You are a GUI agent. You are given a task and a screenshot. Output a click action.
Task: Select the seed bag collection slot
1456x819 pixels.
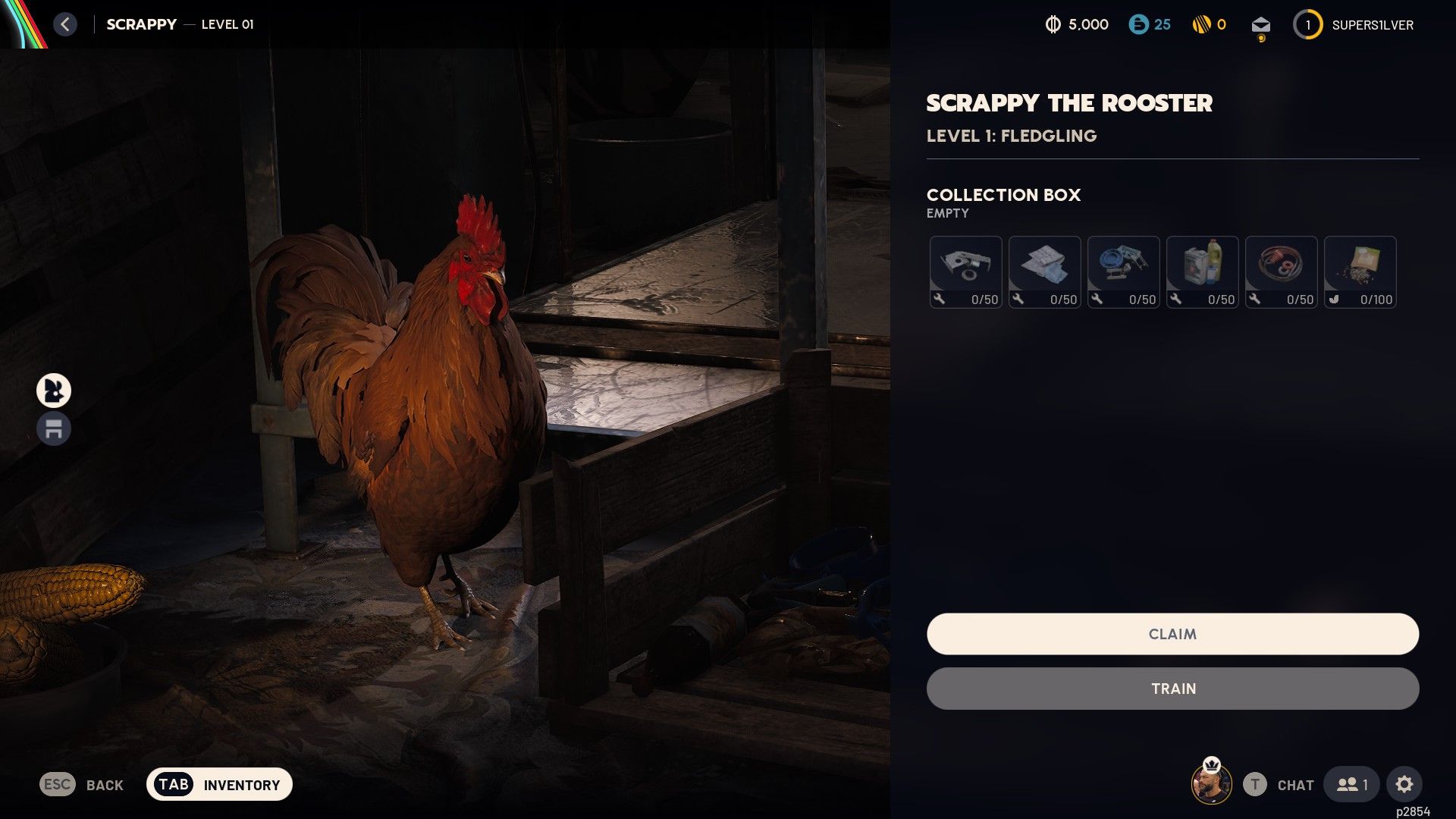1360,271
